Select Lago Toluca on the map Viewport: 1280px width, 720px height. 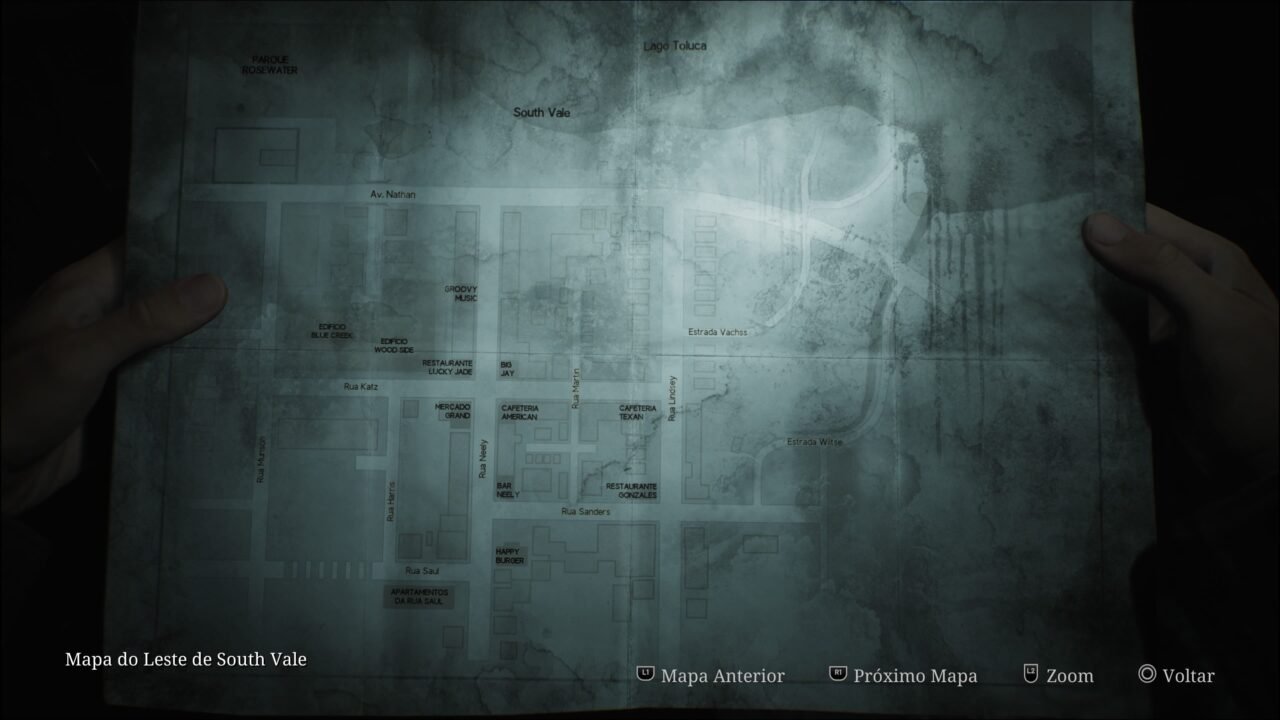pos(674,46)
